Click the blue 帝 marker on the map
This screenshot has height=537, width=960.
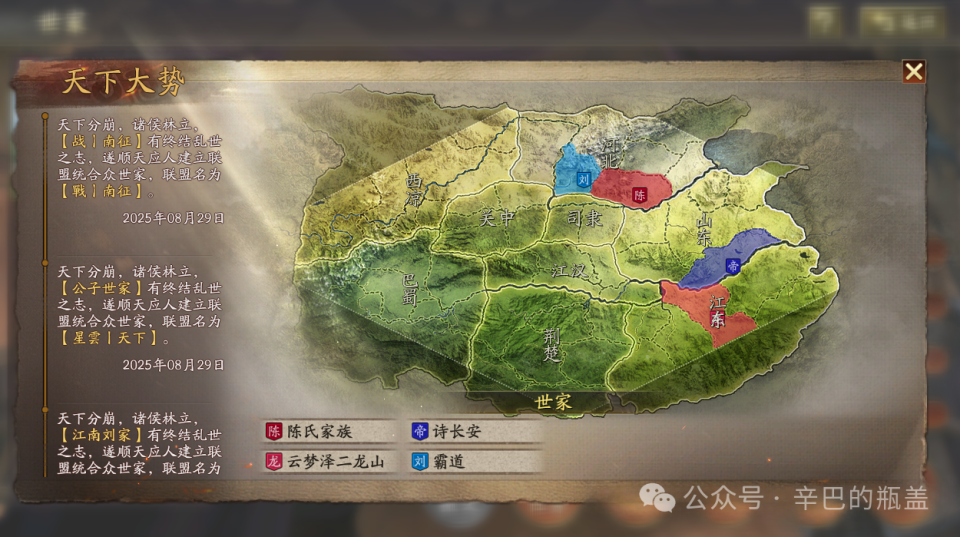732,266
